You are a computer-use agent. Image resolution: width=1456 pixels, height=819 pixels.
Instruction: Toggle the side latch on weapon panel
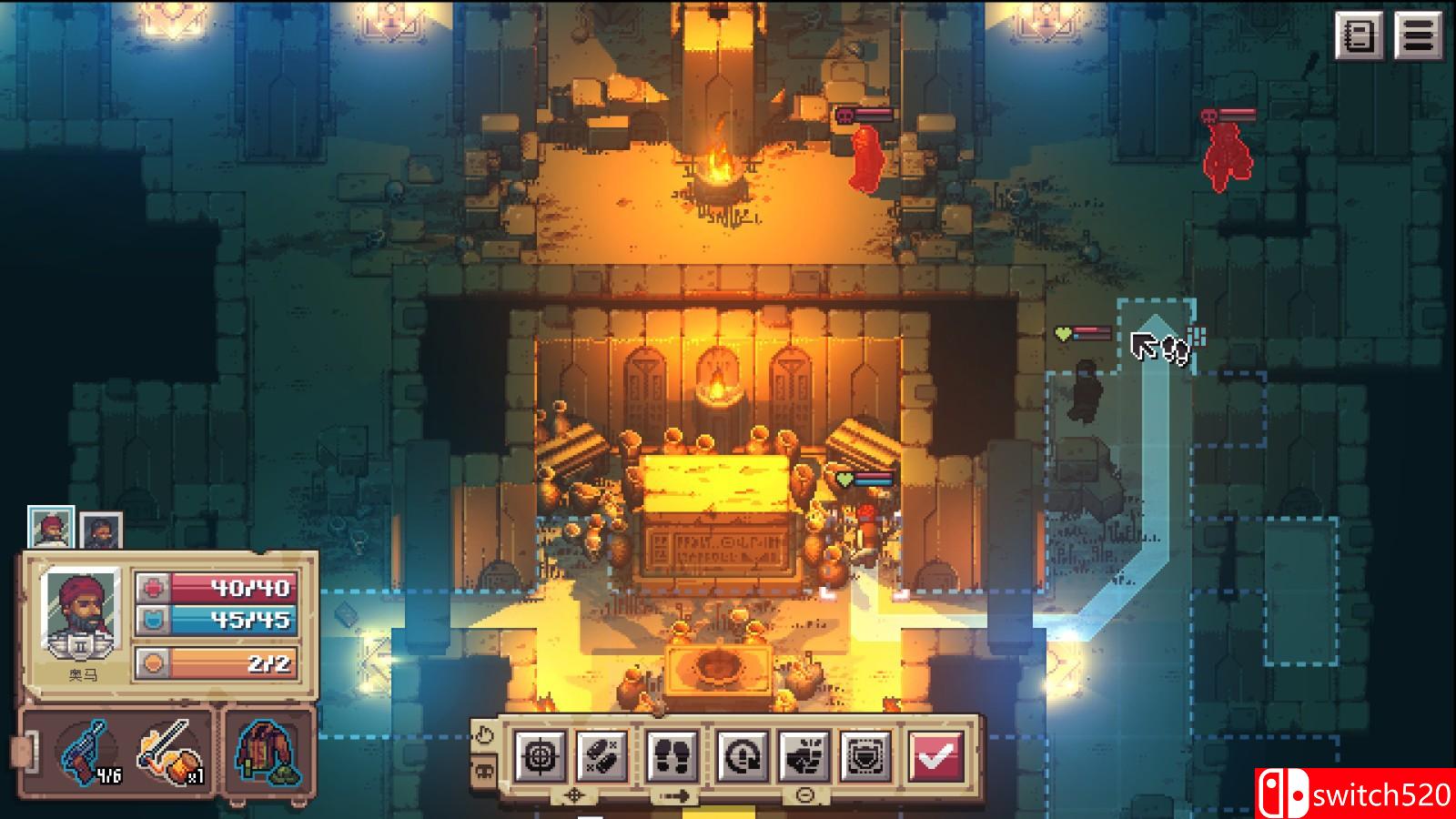[x=20, y=753]
